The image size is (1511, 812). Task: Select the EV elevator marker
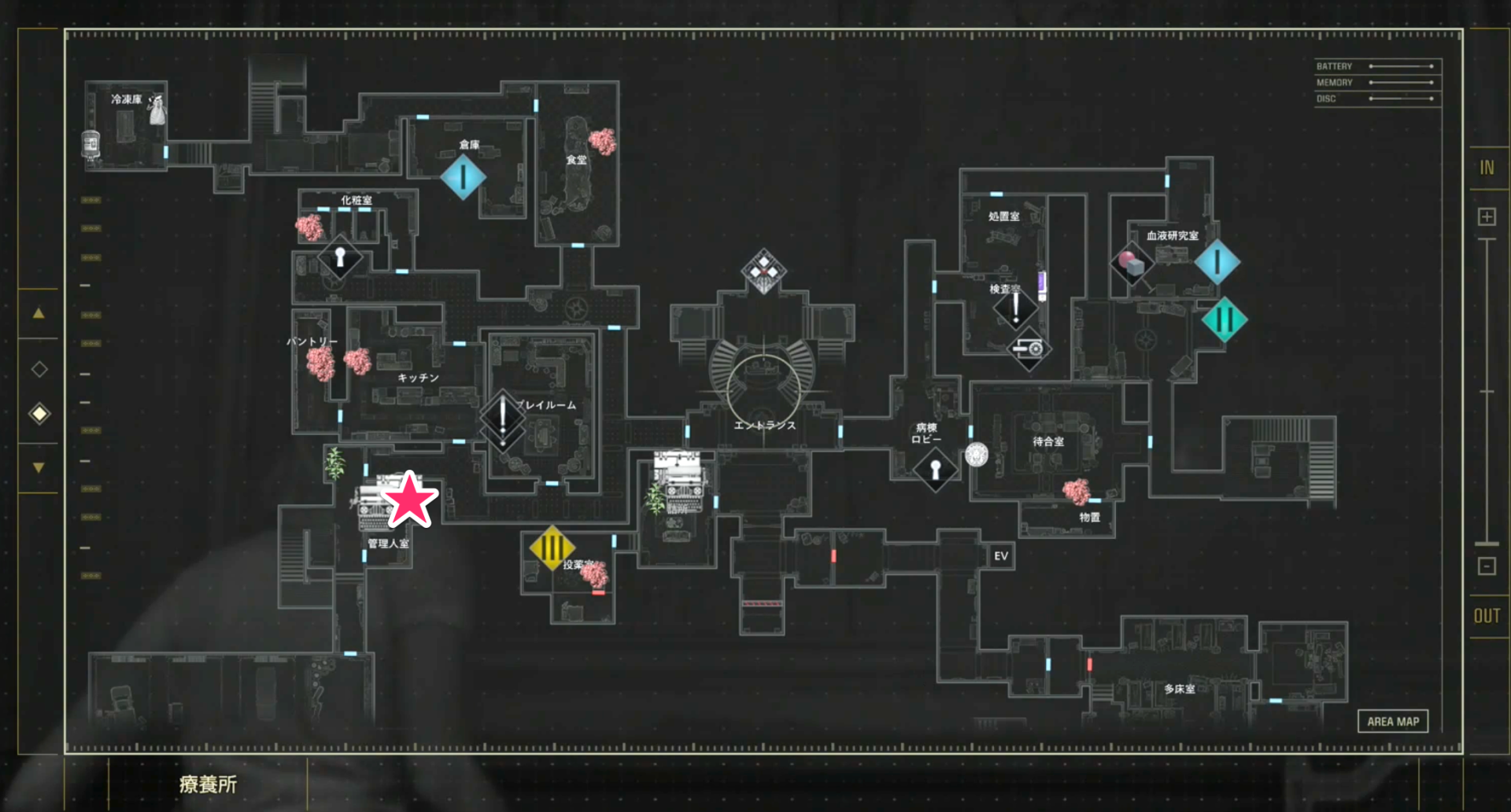[x=1000, y=556]
